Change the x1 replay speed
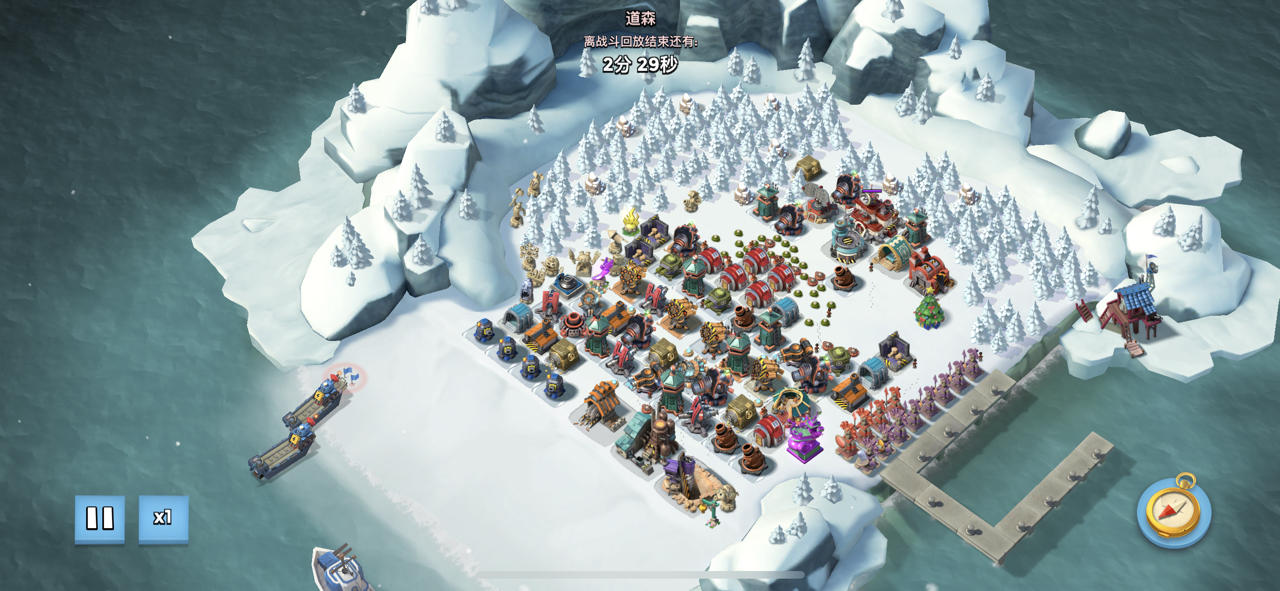 [163, 518]
